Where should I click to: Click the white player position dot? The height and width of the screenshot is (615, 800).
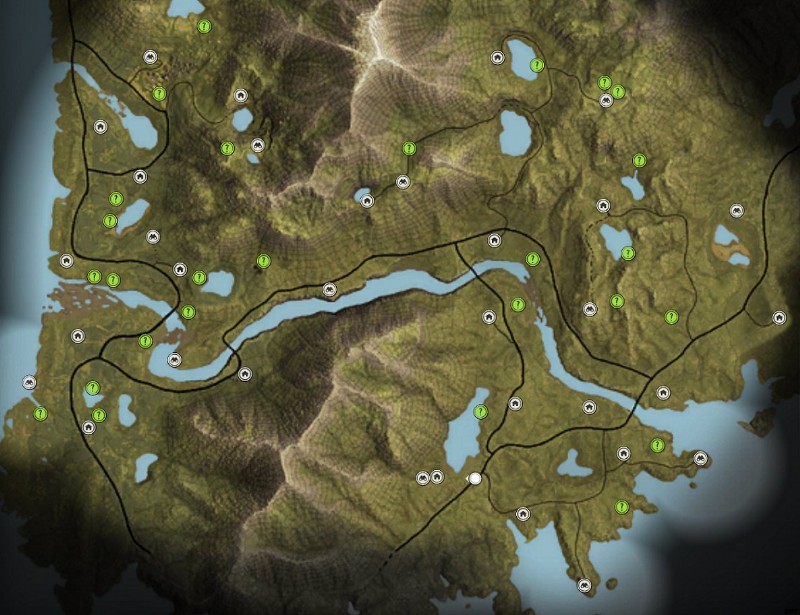click(475, 479)
